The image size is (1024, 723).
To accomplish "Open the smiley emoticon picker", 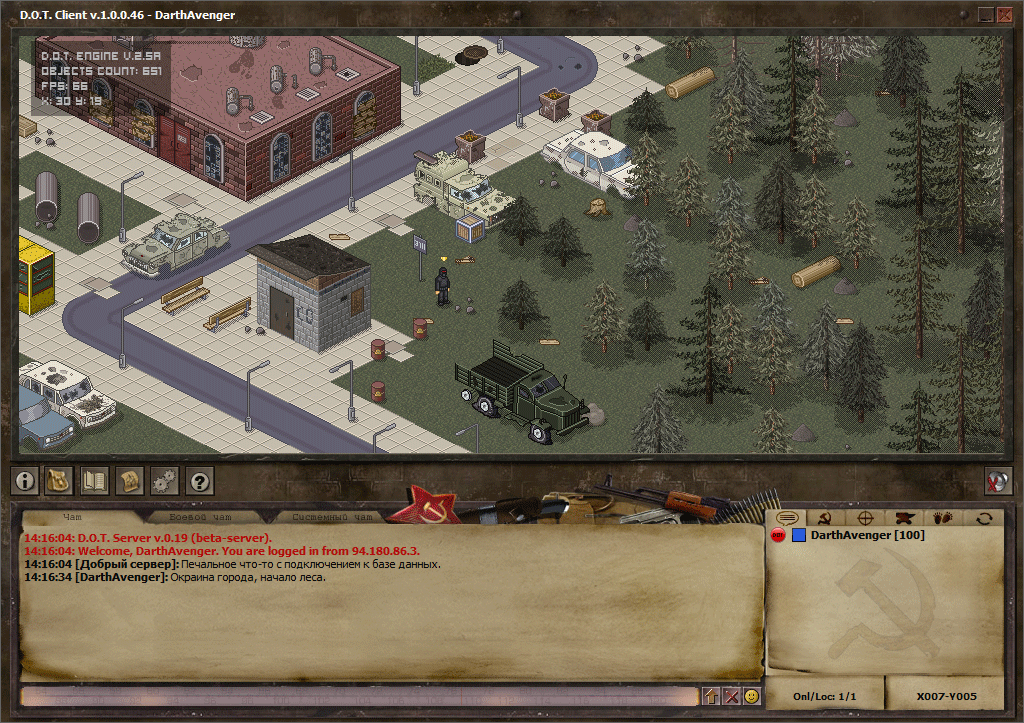I will coord(751,696).
